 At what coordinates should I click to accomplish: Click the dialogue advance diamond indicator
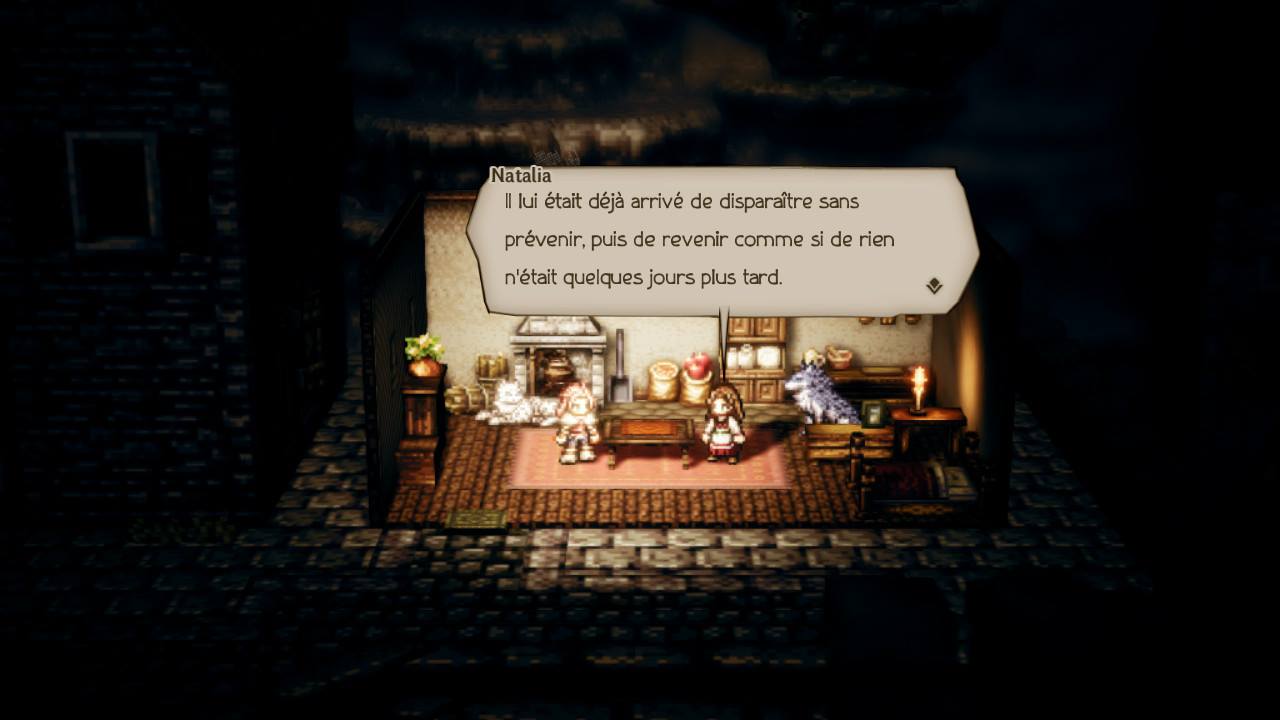pos(934,283)
